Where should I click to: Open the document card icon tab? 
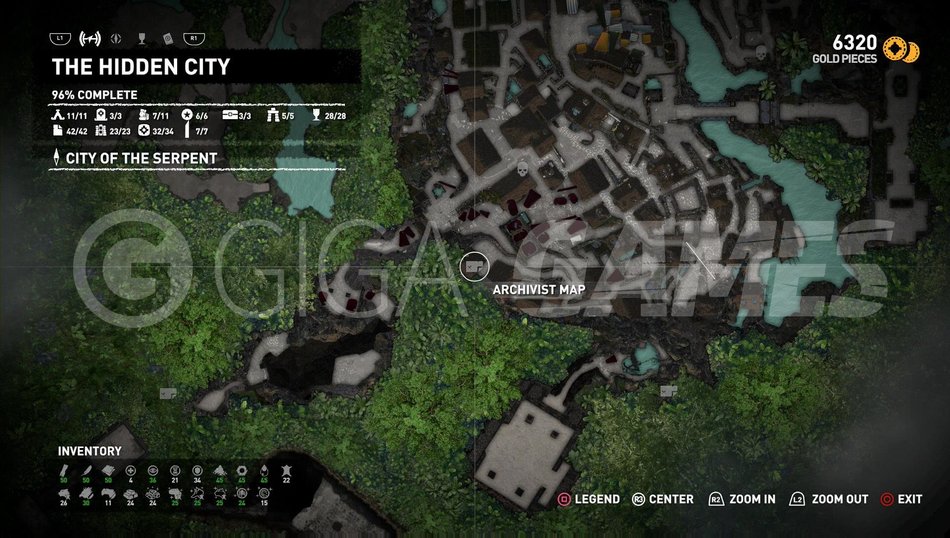point(167,39)
